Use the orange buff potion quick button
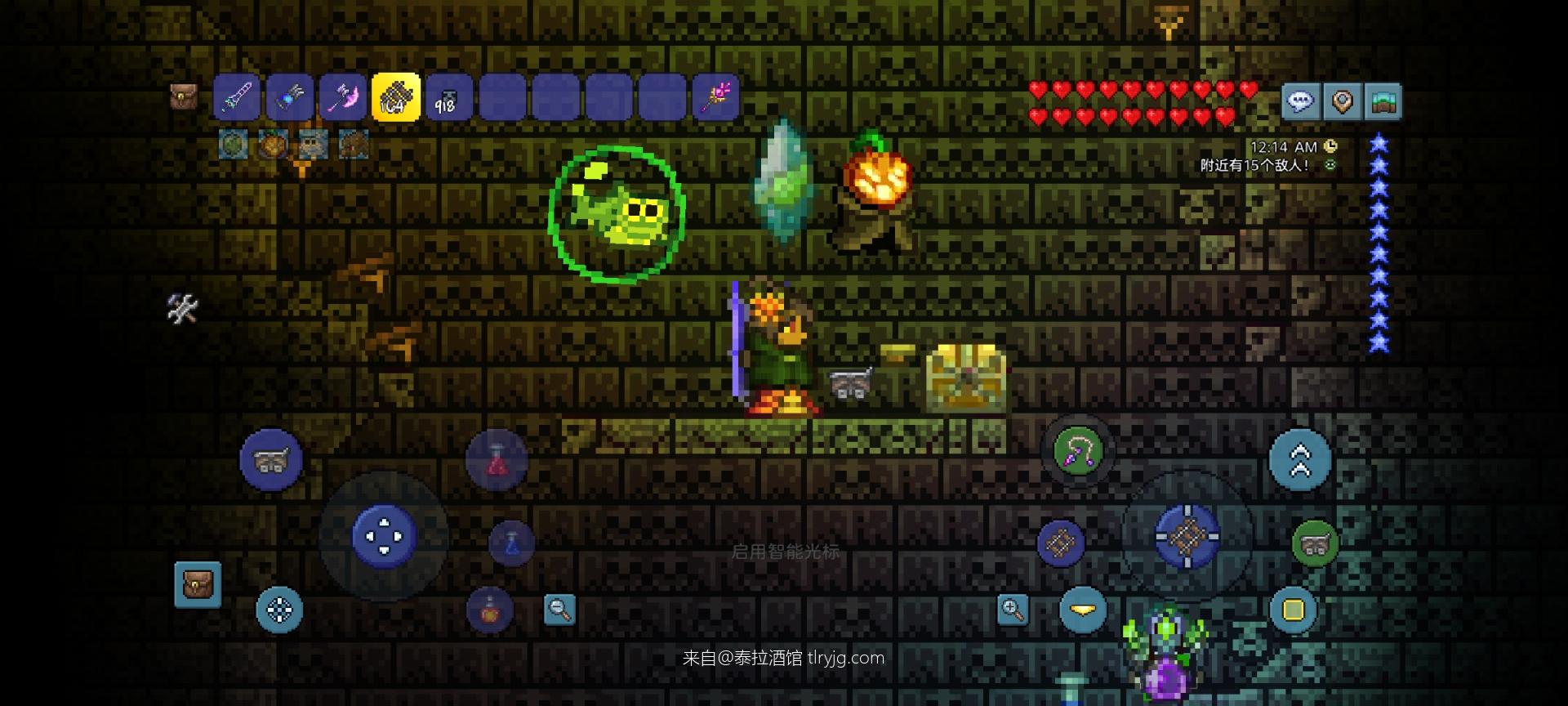This screenshot has height=706, width=1568. point(490,610)
